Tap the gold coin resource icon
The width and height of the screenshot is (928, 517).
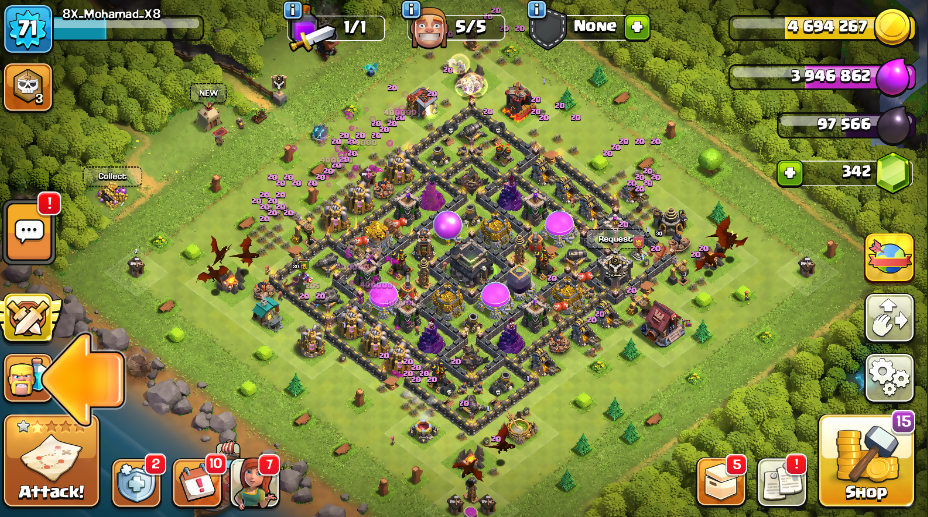[892, 27]
